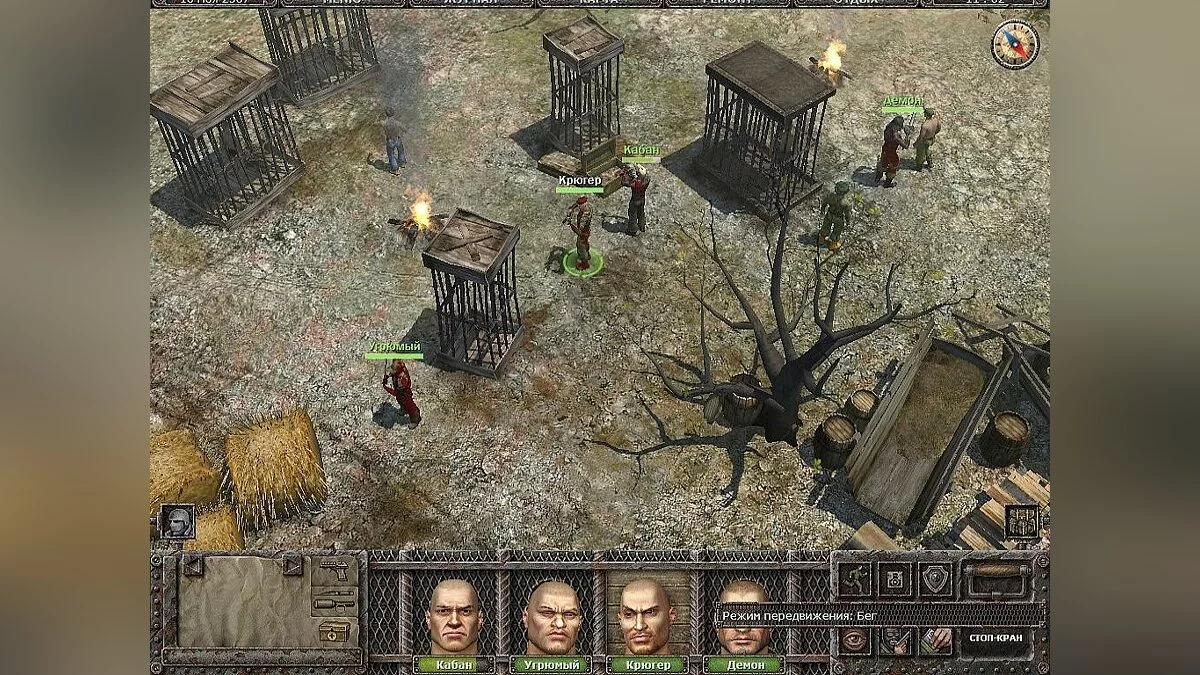Hit the СТОП-КРАН button
Screen dimensions: 1200x675
[995, 637]
